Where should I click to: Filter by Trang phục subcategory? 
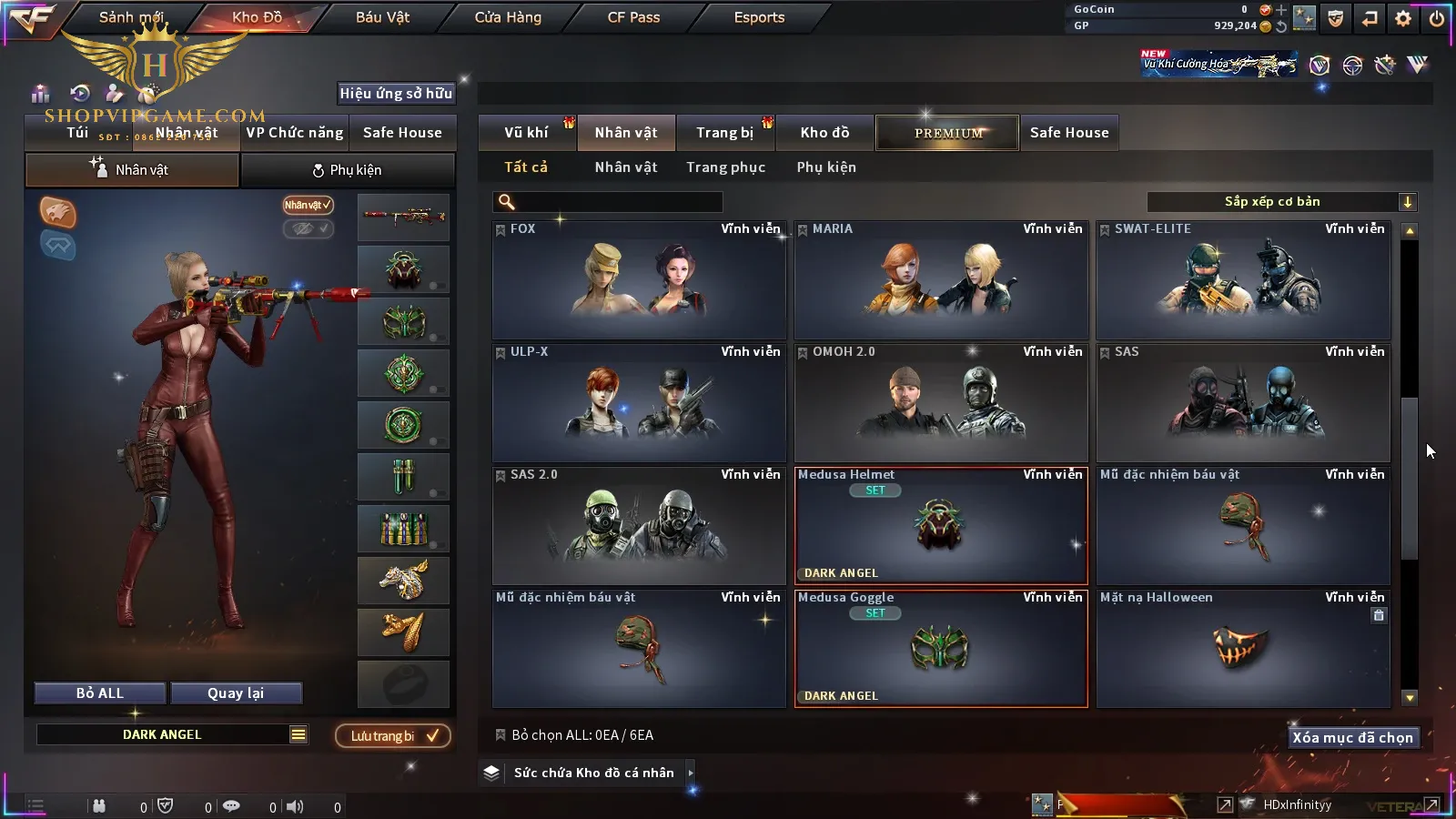click(725, 167)
